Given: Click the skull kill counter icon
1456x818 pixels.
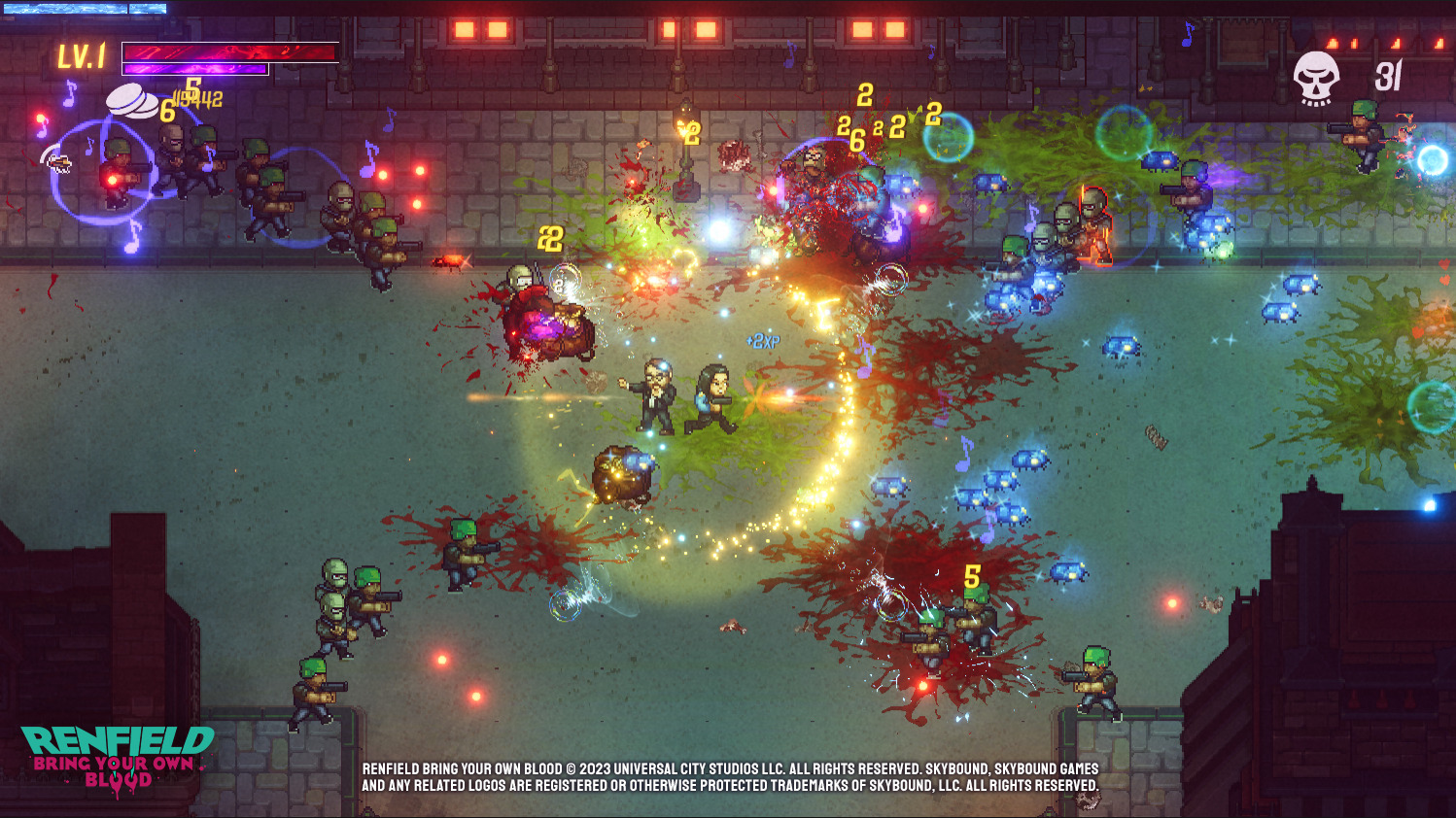Looking at the screenshot, I should [1316, 78].
